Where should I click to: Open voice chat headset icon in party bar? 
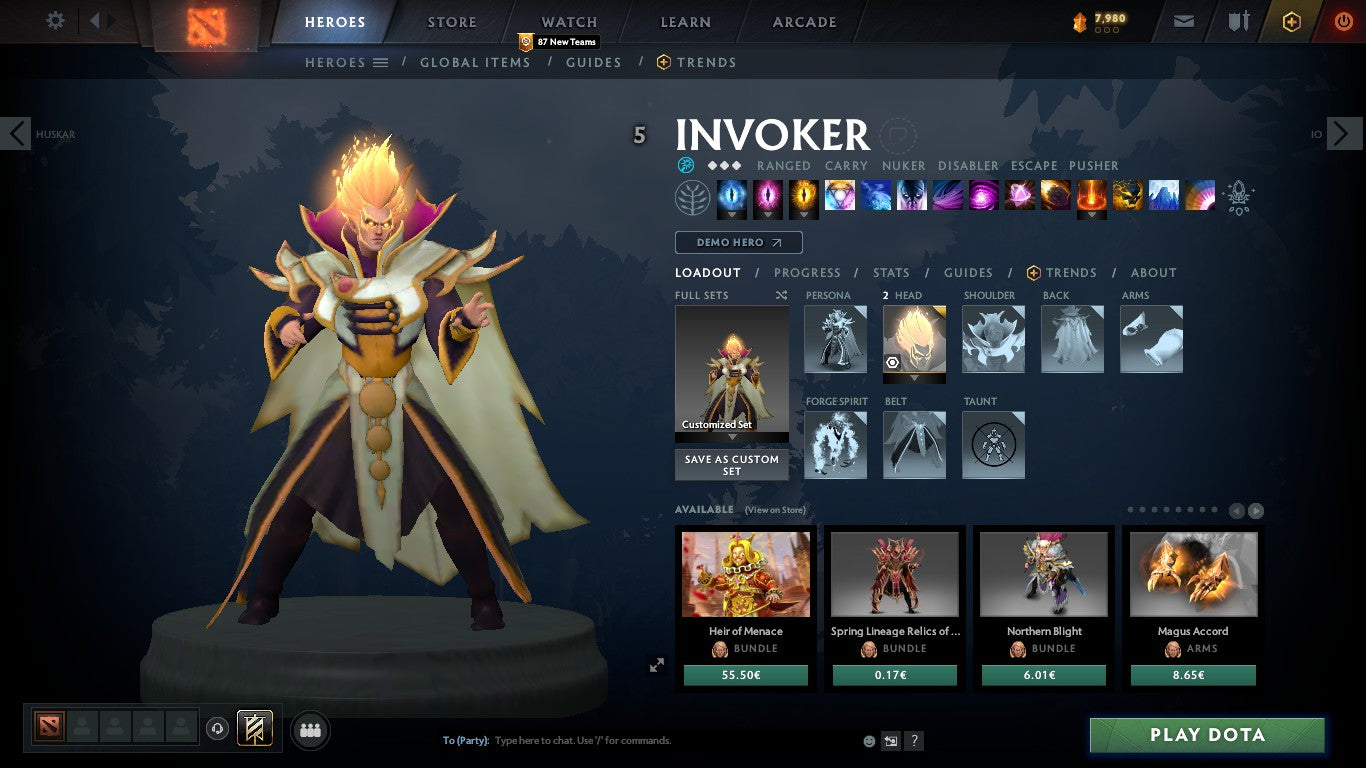tap(218, 729)
